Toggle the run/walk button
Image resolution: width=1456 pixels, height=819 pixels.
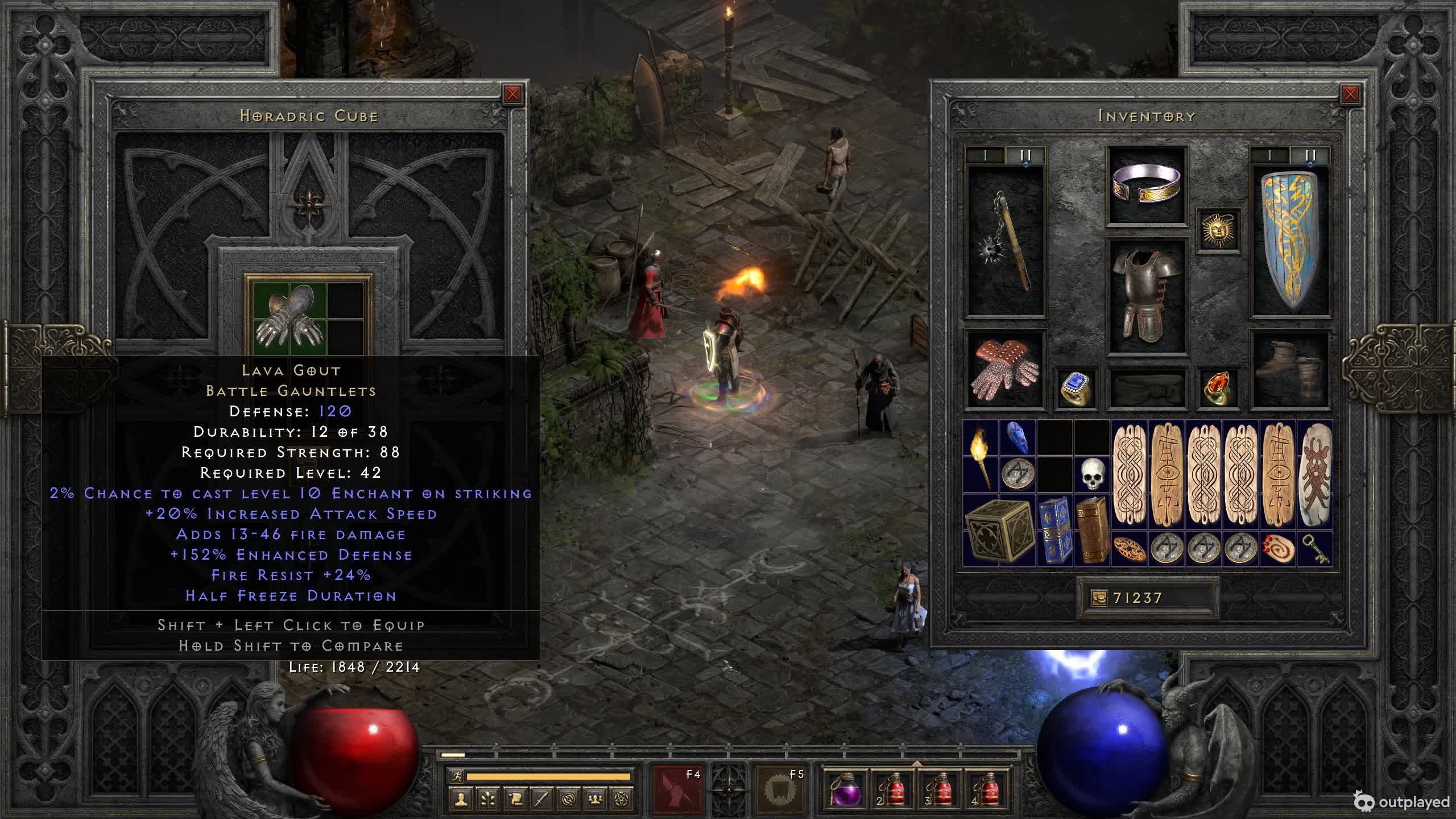457,776
